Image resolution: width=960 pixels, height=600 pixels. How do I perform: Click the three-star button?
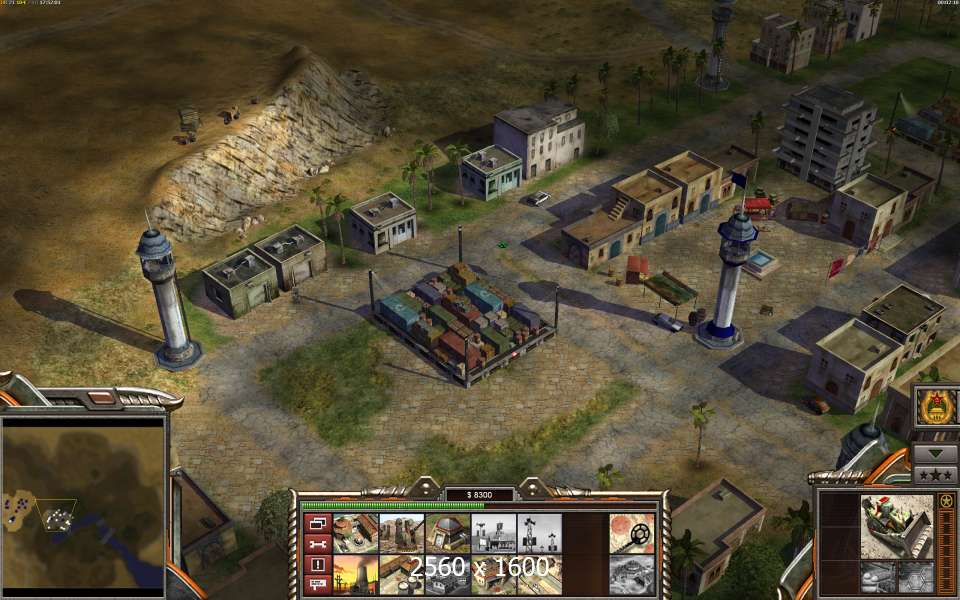pos(936,475)
